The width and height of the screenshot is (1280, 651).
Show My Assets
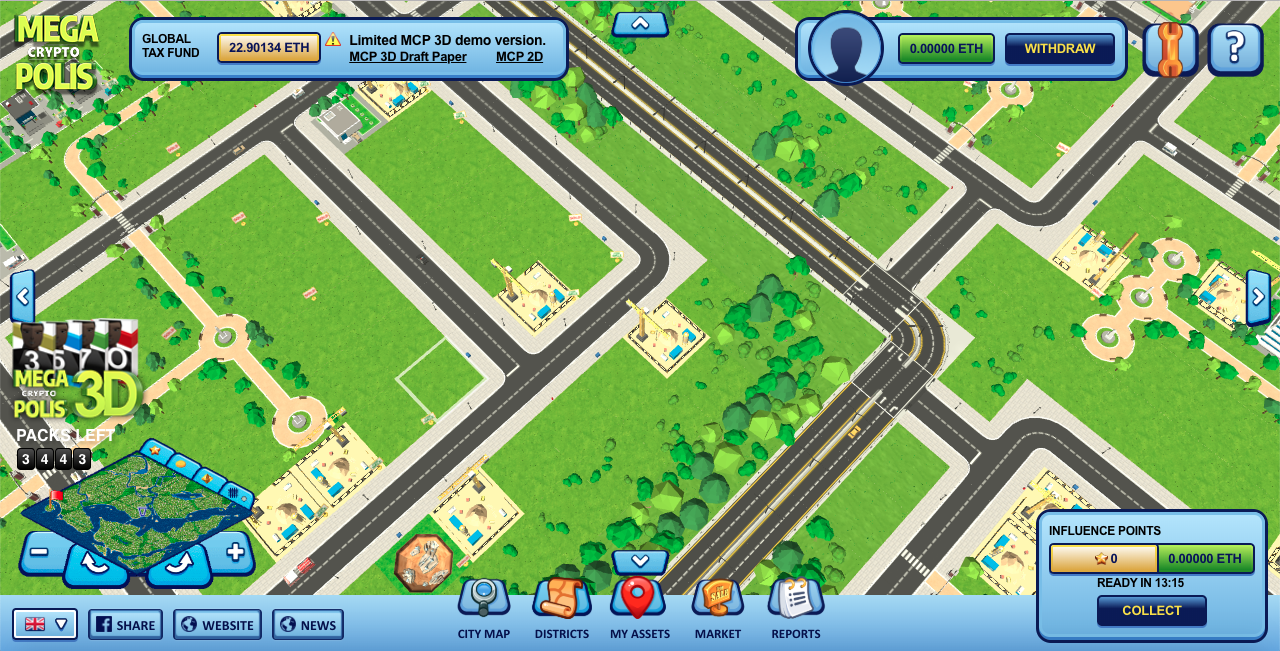(637, 604)
